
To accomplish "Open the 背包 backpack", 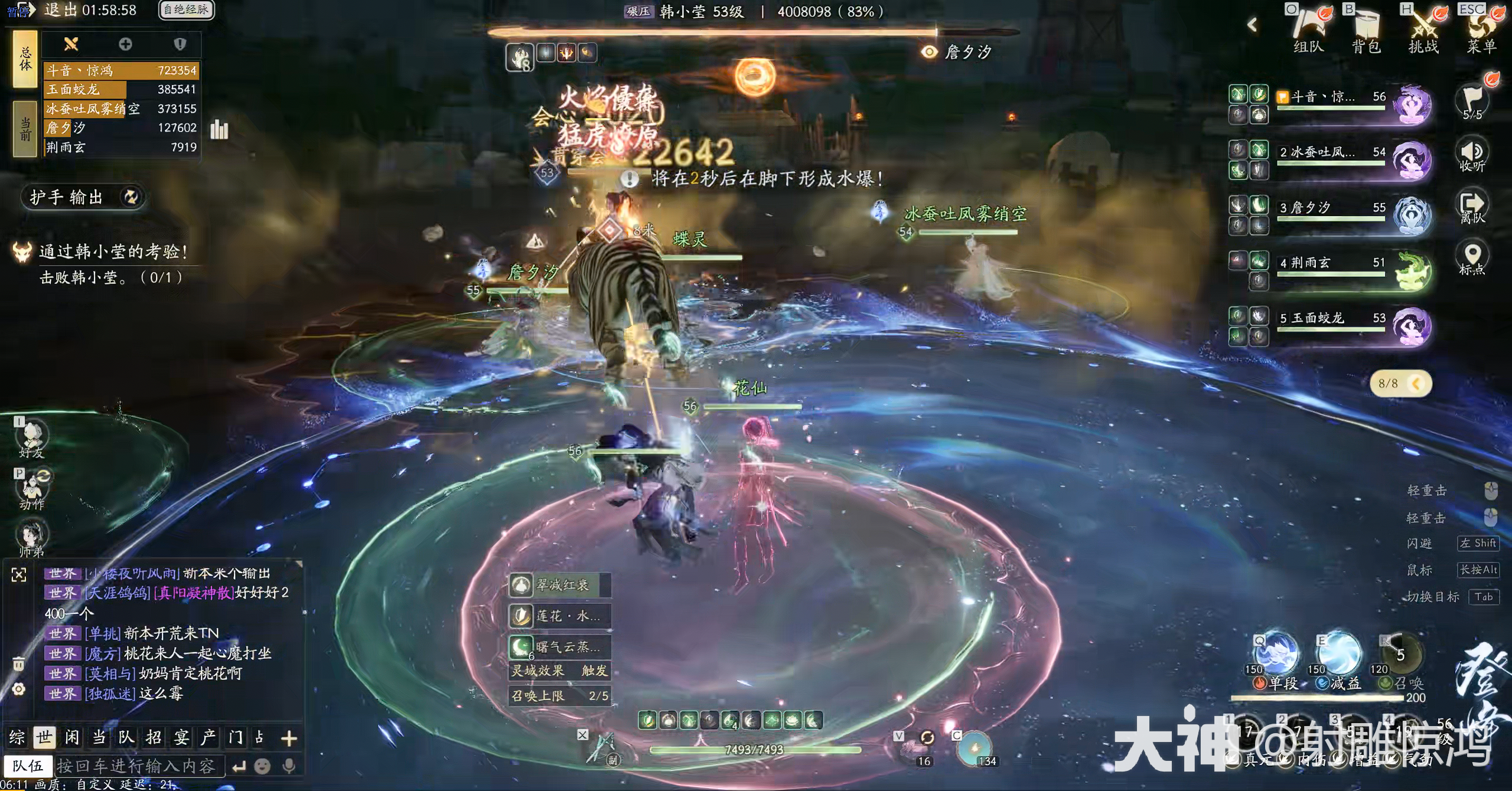I will (1366, 30).
